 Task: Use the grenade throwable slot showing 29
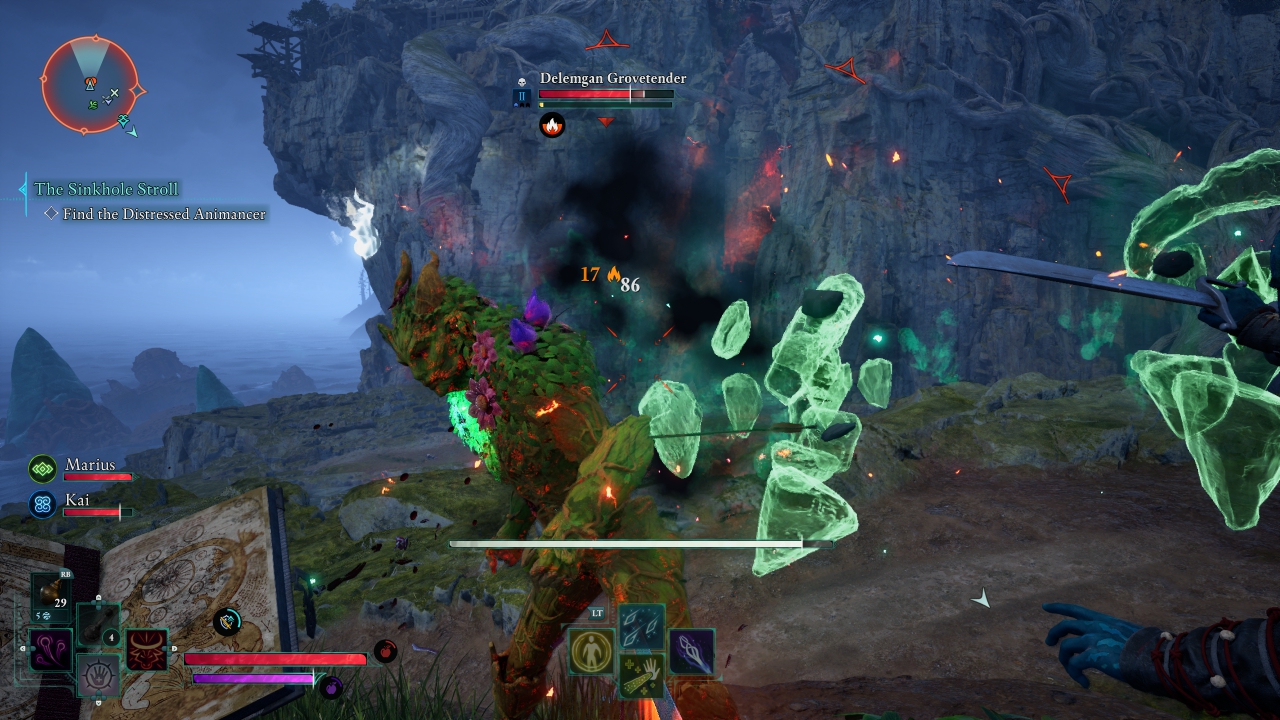pyautogui.click(x=51, y=599)
